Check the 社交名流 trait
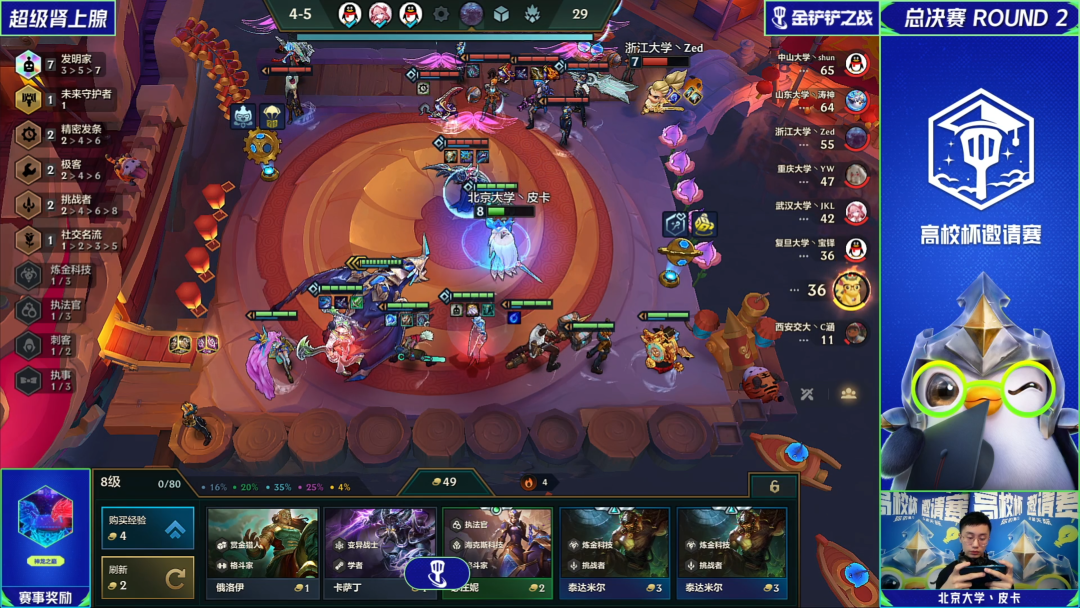Screen dimensions: 1080x608 coord(28,239)
